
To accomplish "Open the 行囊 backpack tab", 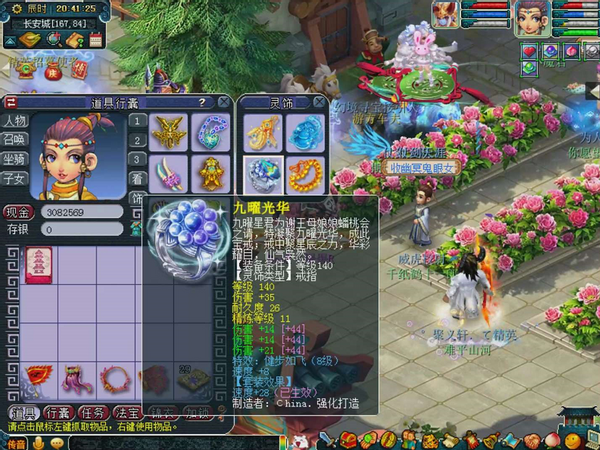I will tap(57, 412).
